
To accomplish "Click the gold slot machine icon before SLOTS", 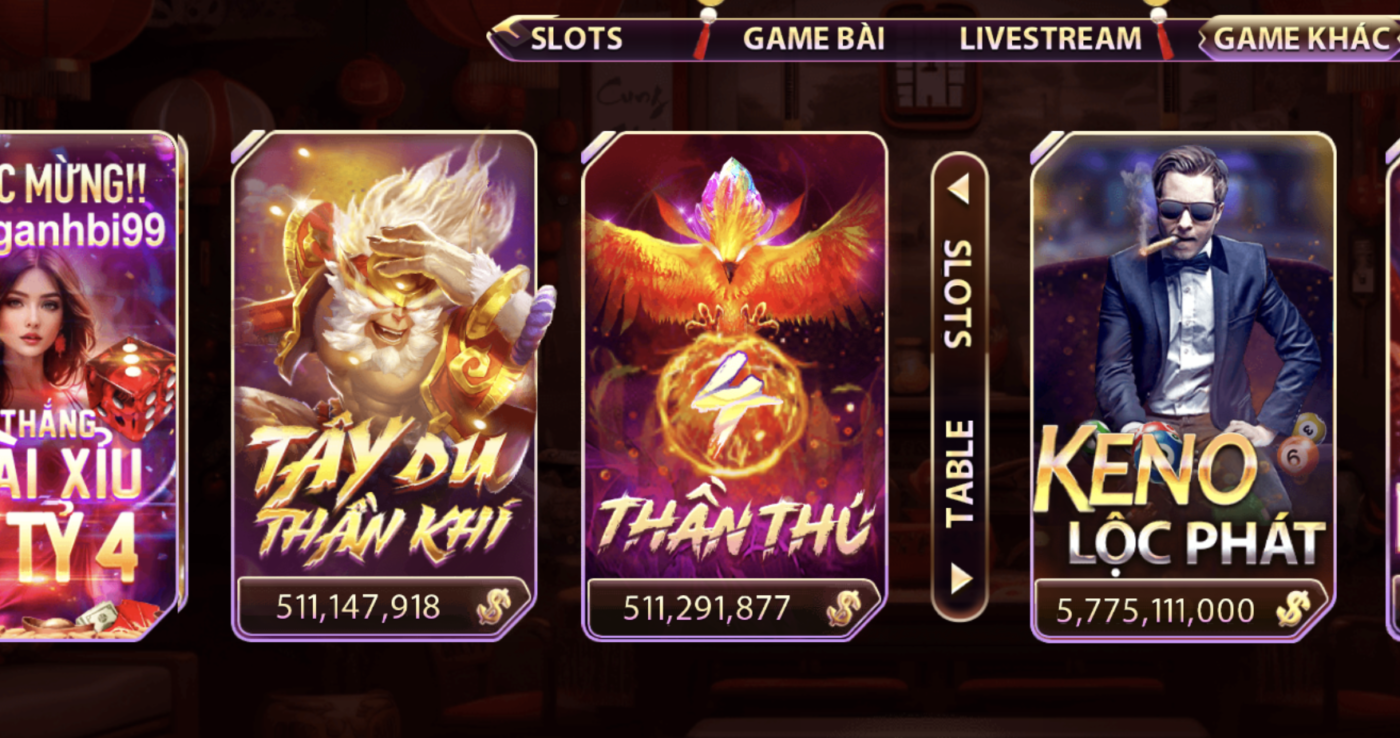I will pos(509,38).
